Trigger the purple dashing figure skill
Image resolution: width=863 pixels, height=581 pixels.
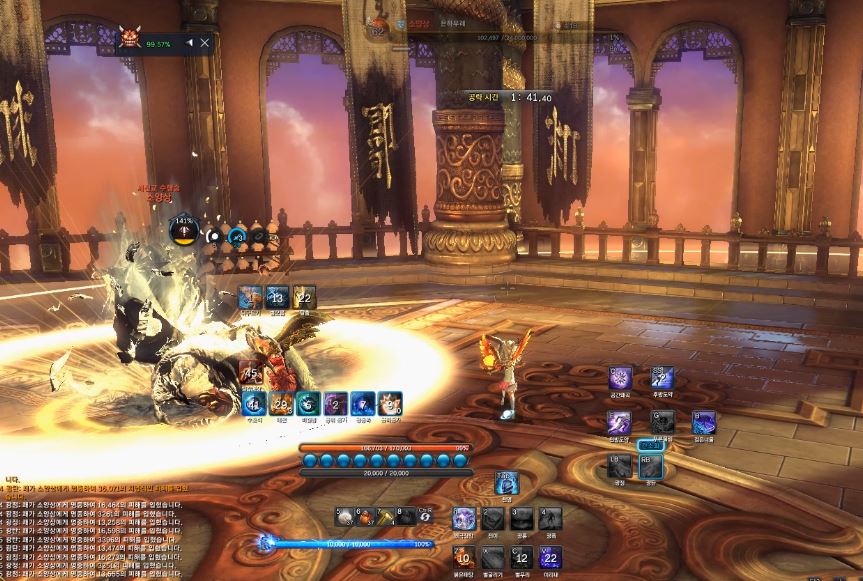[x=620, y=423]
